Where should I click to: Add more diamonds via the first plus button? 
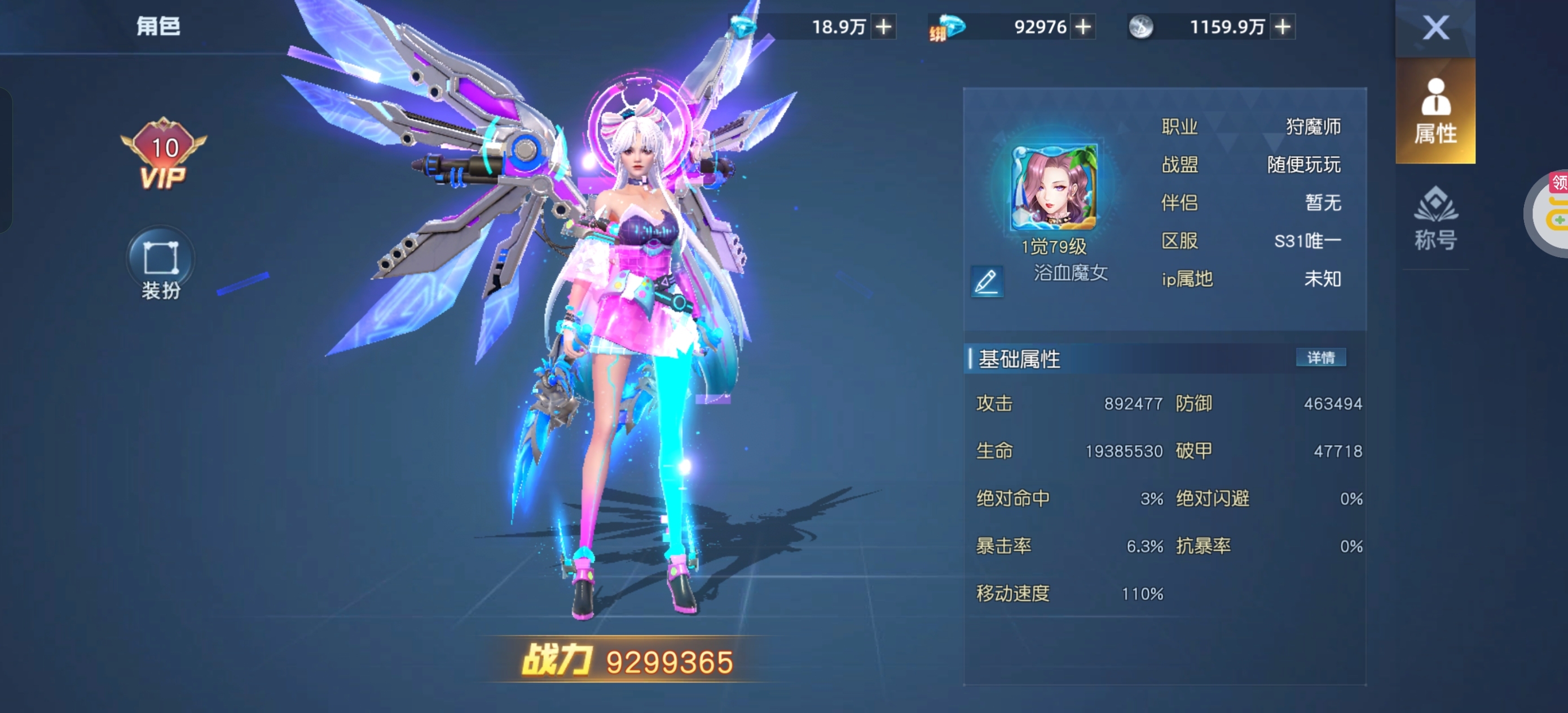coord(884,27)
